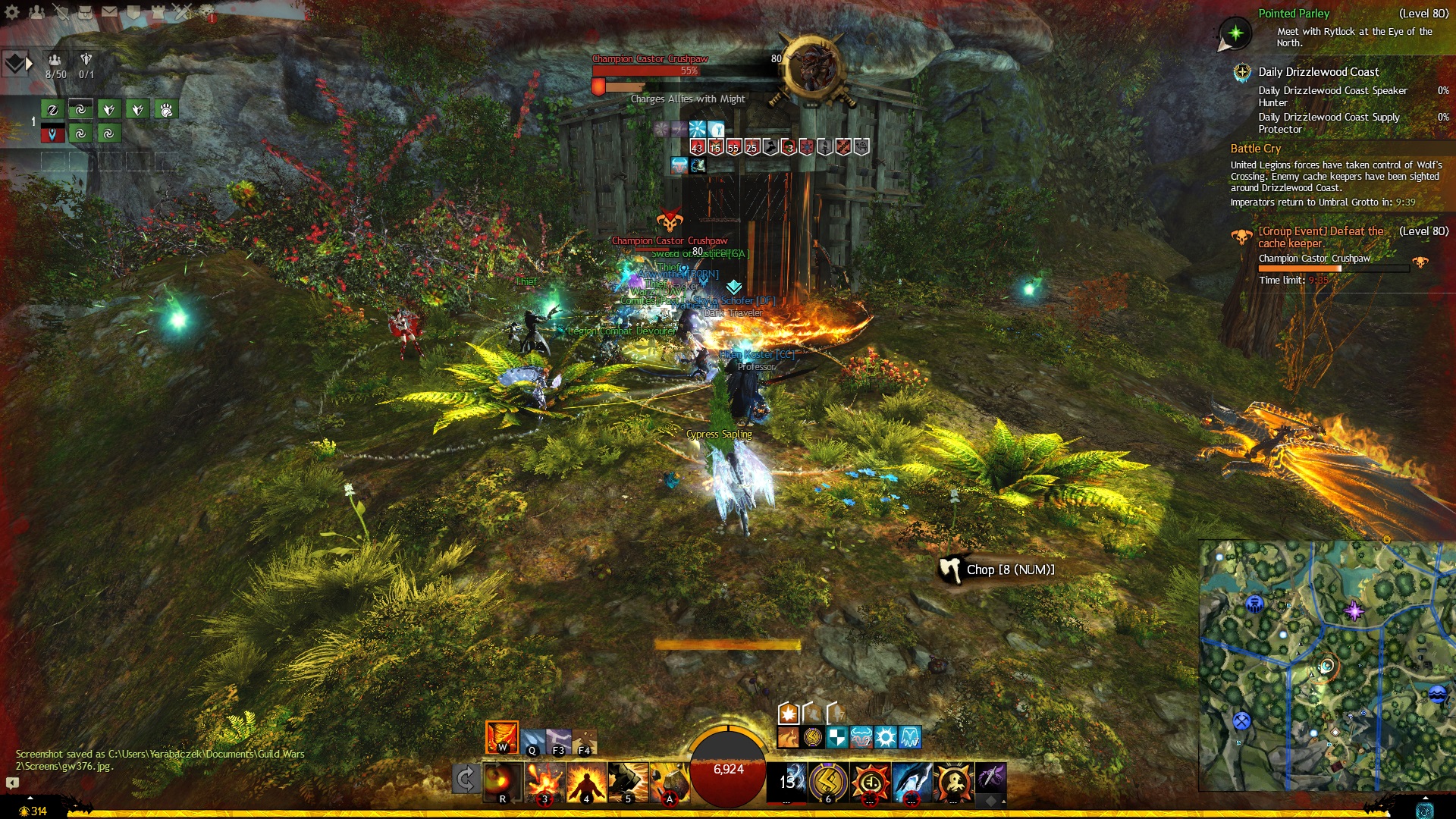The width and height of the screenshot is (1456, 819).
Task: Select the Defeat the cache keeper event
Action: (x=1321, y=237)
